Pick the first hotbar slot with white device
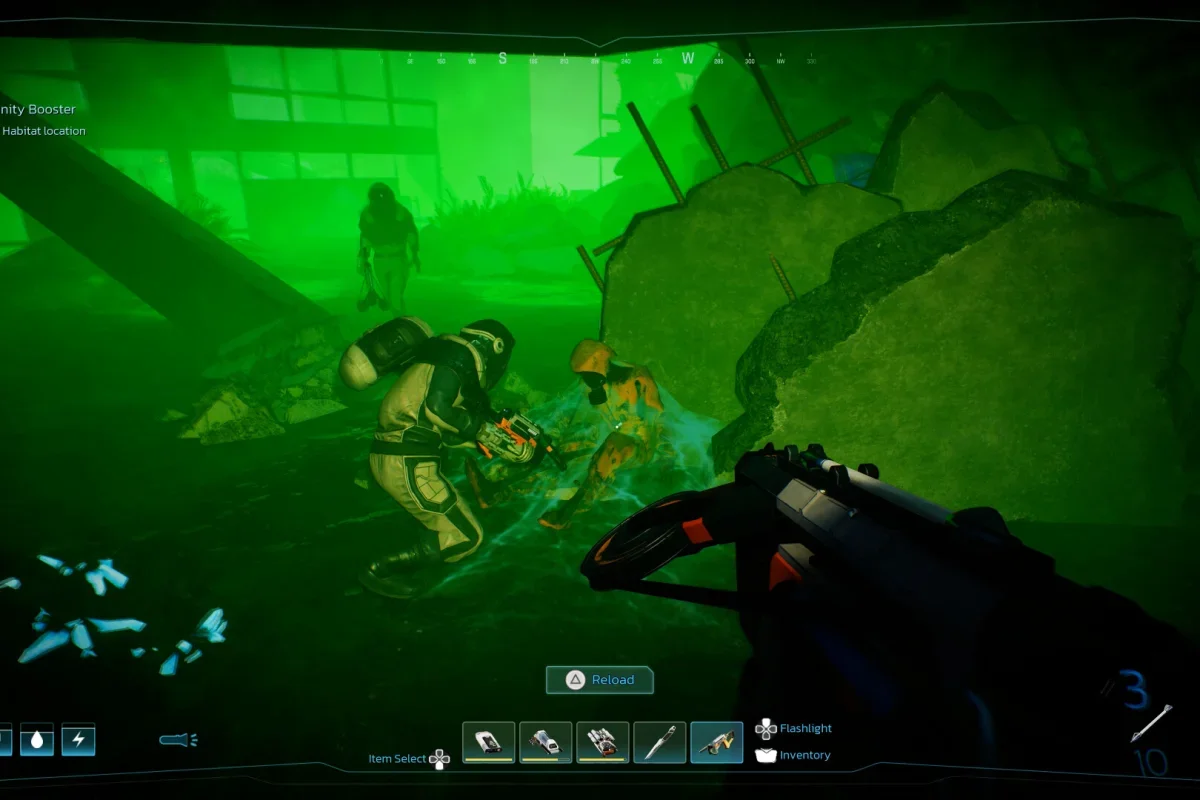 tap(489, 742)
